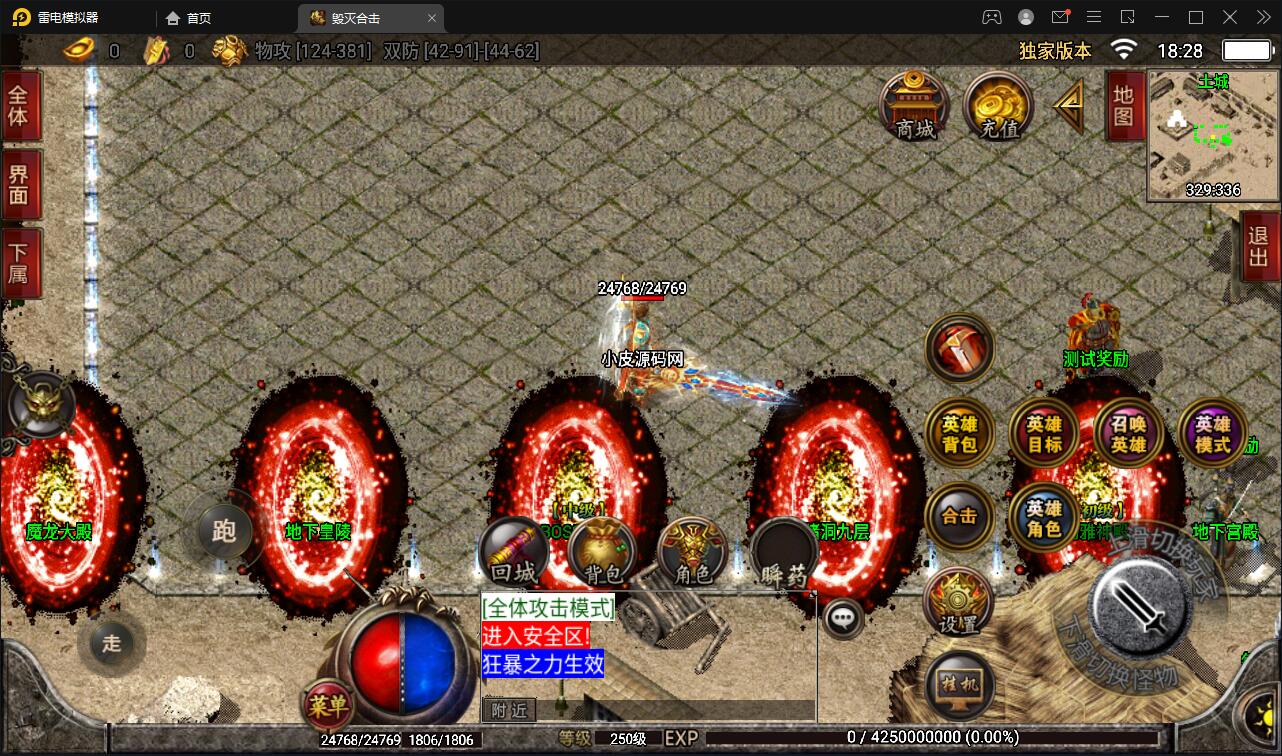
Task: Open the 商城 (Mall) icon
Action: coord(913,108)
